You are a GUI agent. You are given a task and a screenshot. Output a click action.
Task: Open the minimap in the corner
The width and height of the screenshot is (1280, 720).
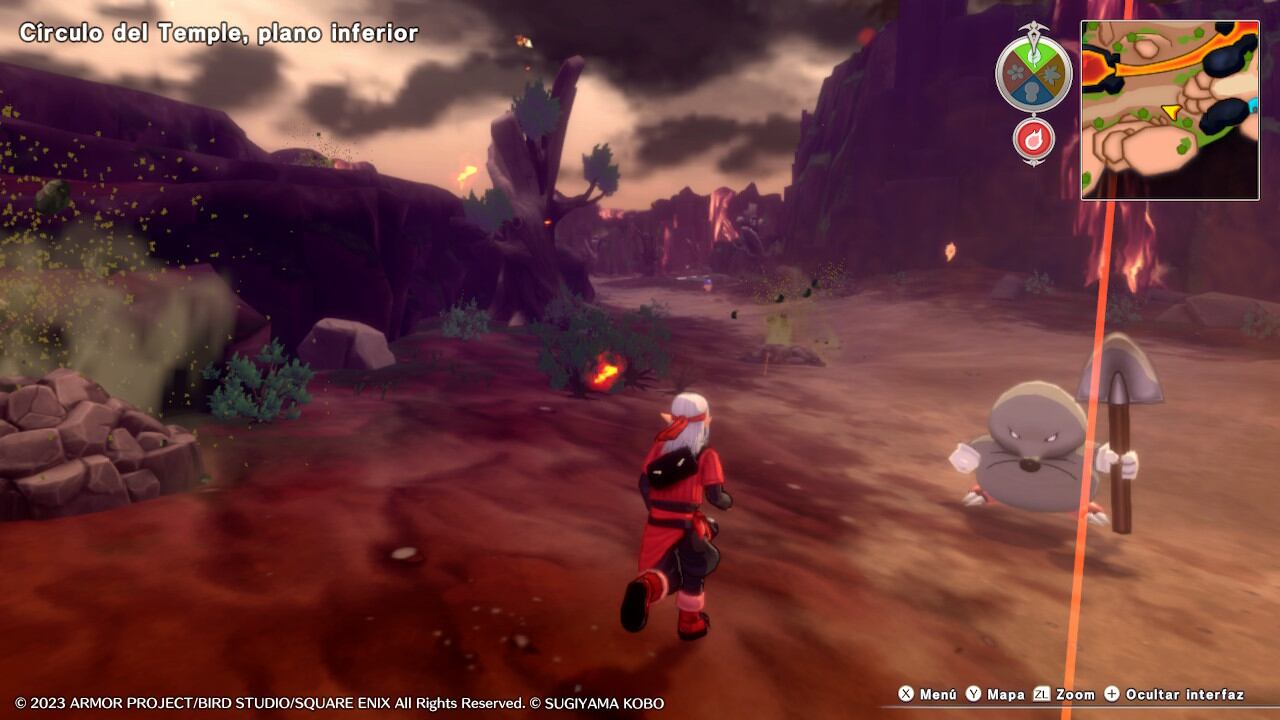click(x=1170, y=110)
